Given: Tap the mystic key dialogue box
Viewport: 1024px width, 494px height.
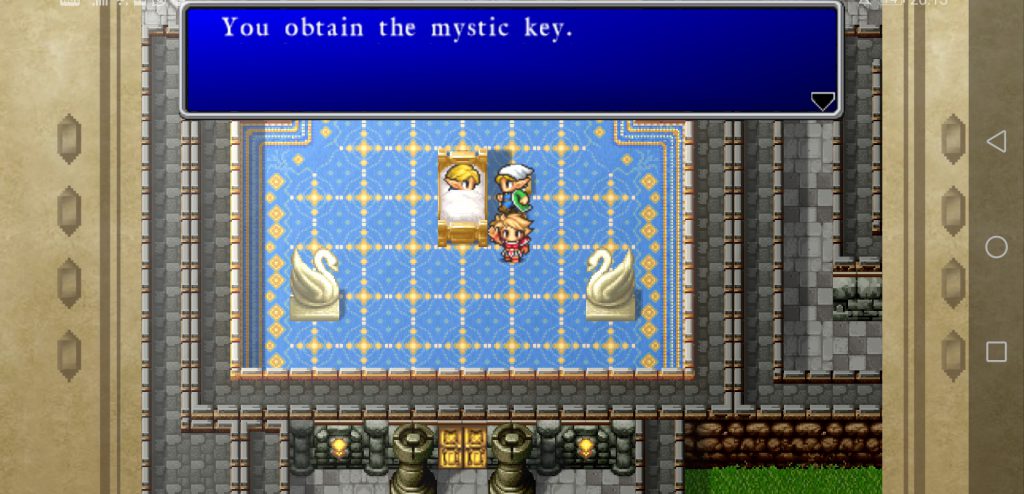Looking at the screenshot, I should click(x=510, y=60).
